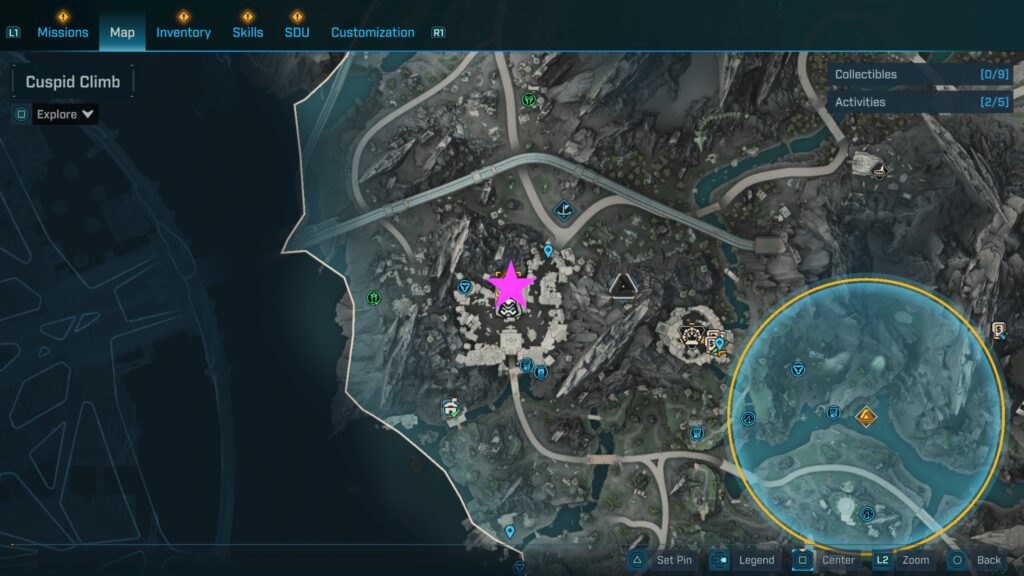The image size is (1024, 576).
Task: Select the Map tab
Action: pos(122,32)
